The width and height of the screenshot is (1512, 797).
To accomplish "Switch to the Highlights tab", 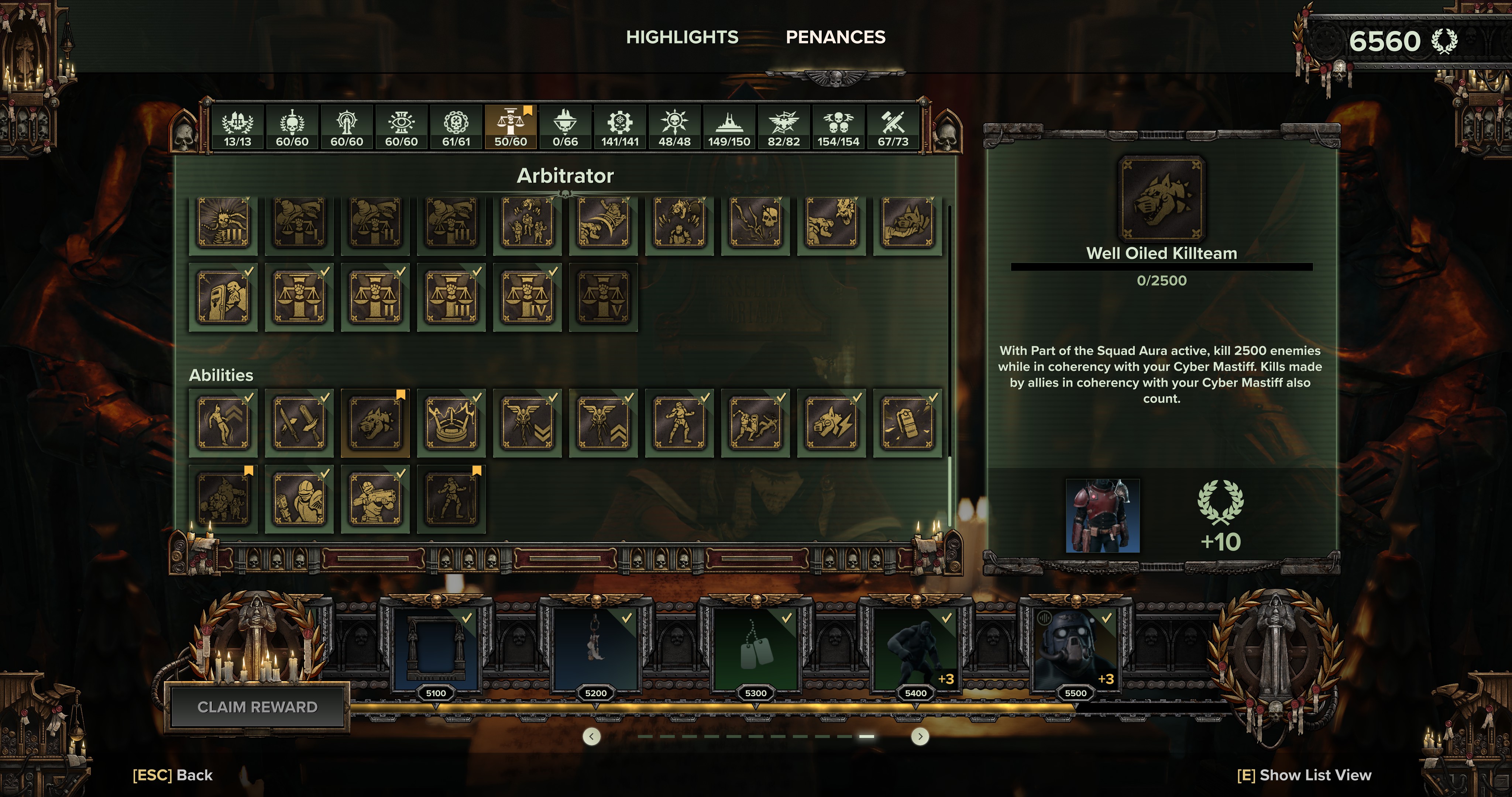I will [x=682, y=37].
